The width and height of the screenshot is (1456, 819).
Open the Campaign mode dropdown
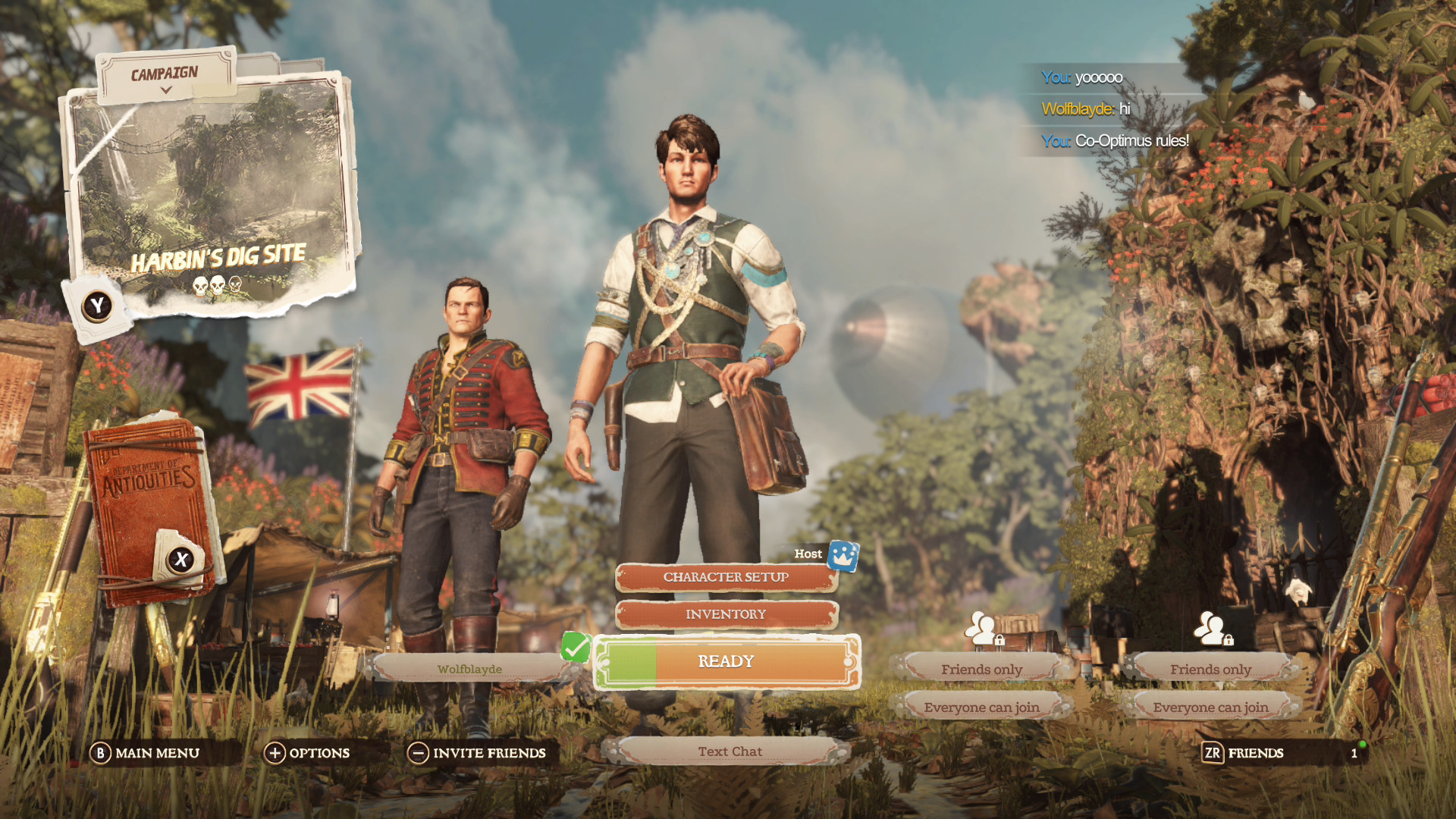(165, 77)
